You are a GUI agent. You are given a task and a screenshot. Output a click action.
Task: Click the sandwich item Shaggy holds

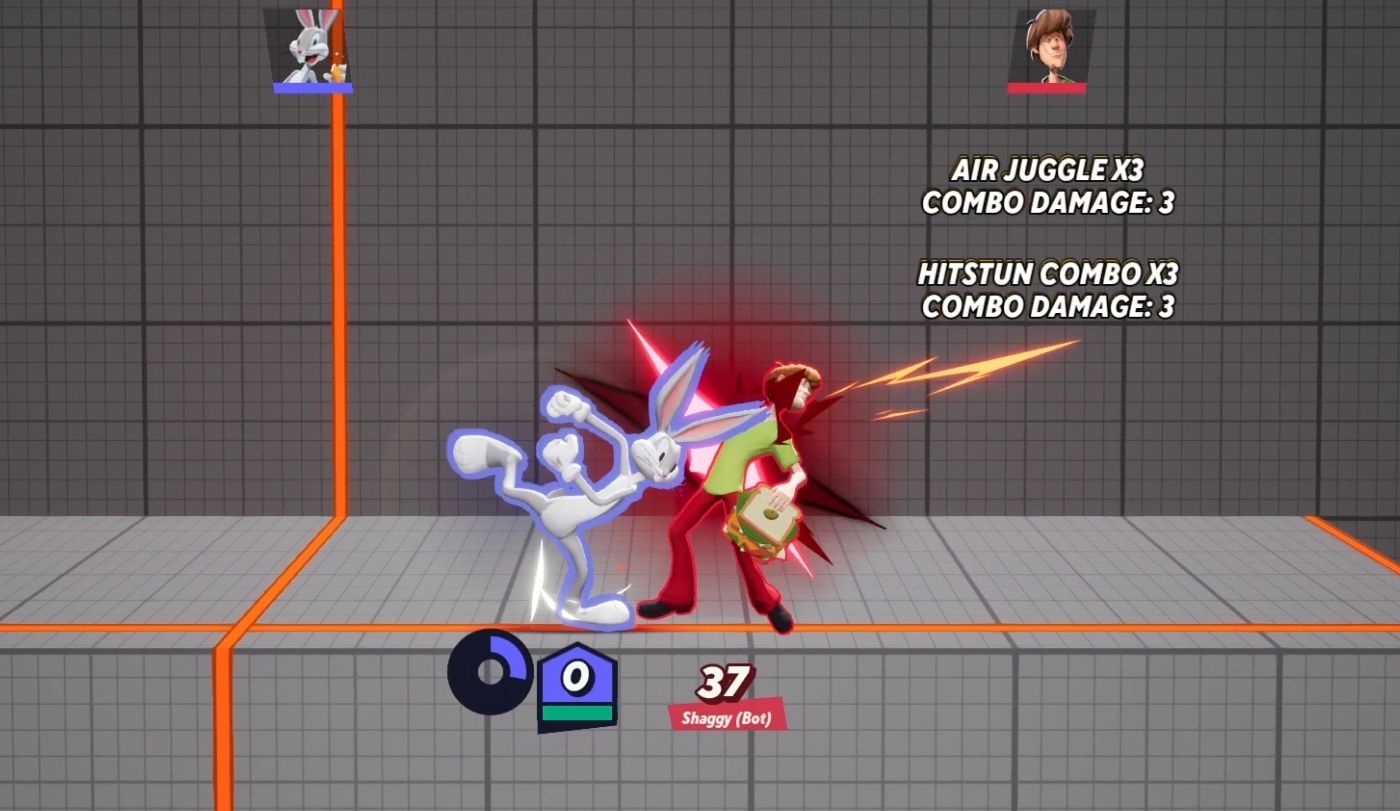point(767,518)
